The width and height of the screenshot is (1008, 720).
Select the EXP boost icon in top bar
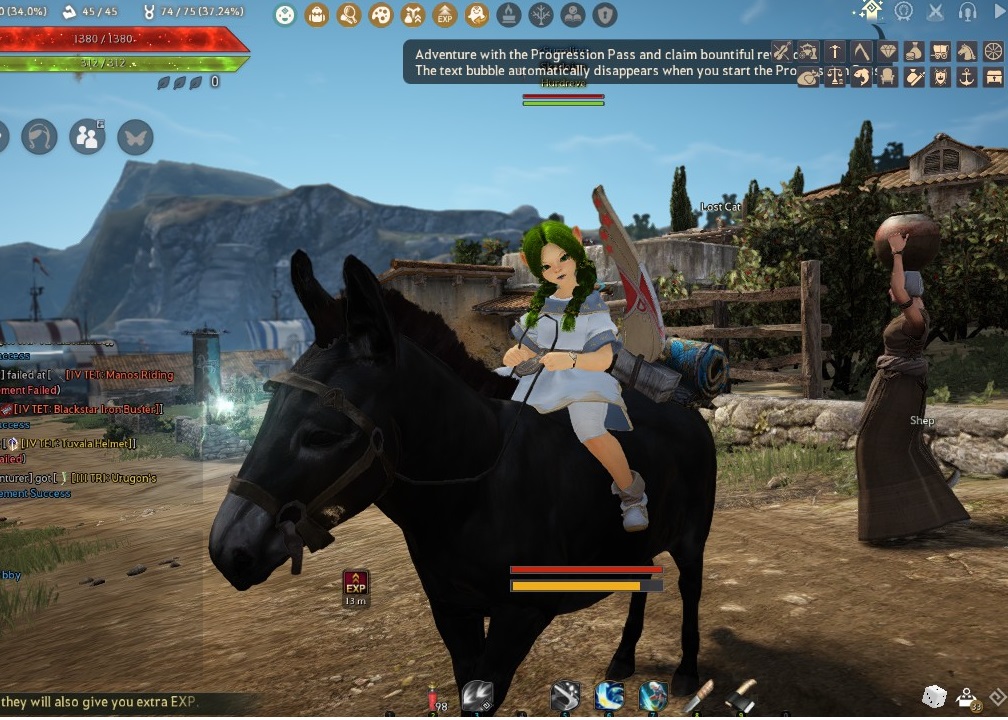click(445, 15)
